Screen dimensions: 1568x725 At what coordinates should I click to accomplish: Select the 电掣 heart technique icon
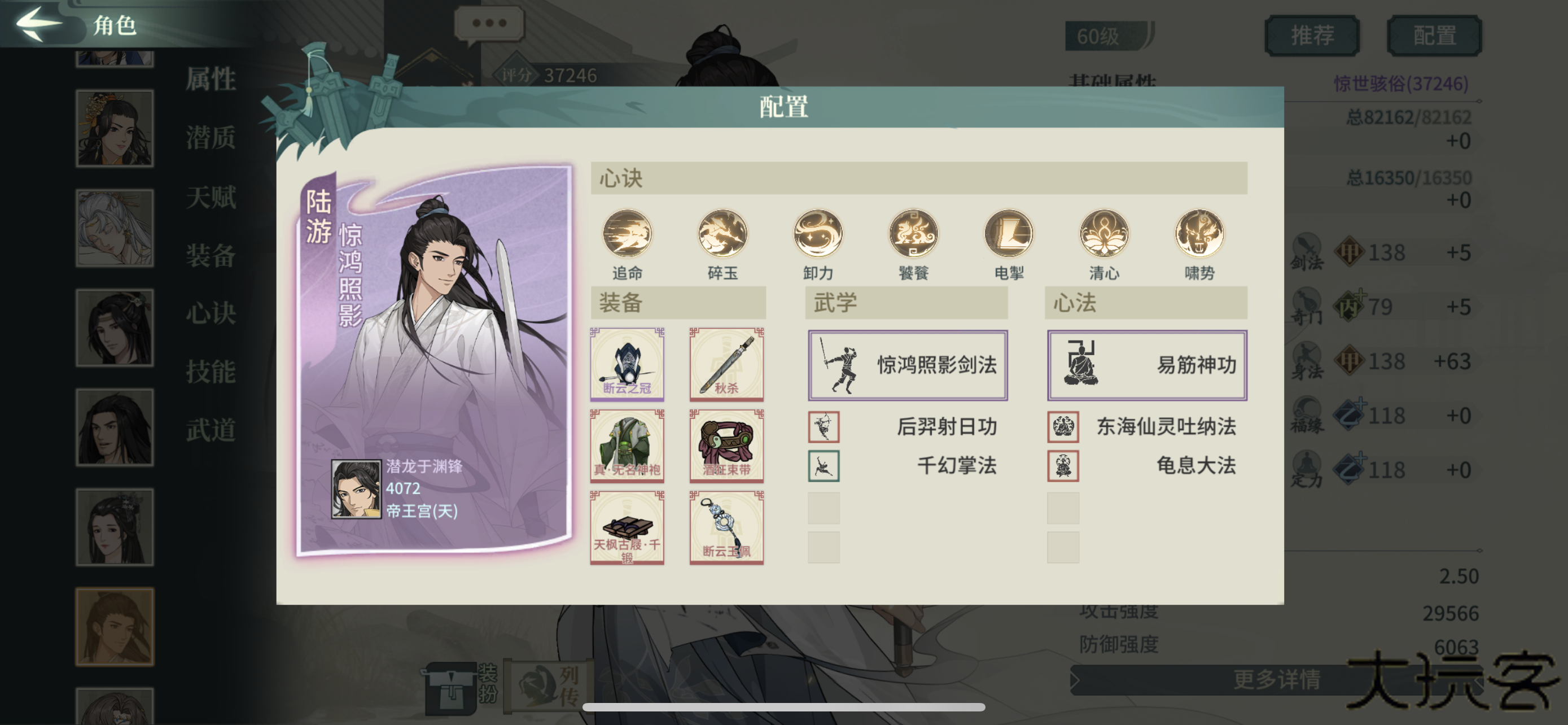tap(1009, 233)
